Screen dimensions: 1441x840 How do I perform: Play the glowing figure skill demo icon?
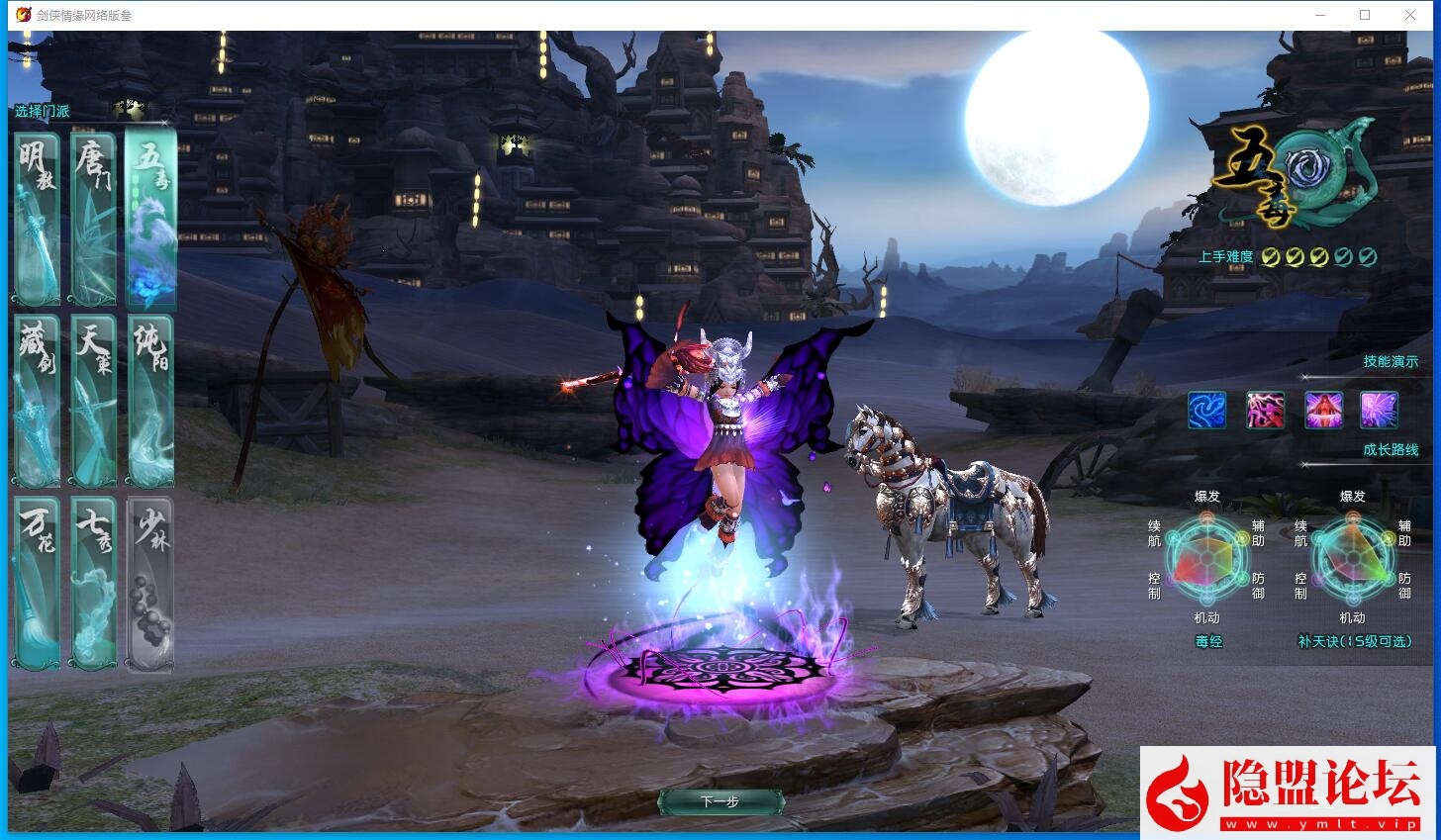[1322, 410]
